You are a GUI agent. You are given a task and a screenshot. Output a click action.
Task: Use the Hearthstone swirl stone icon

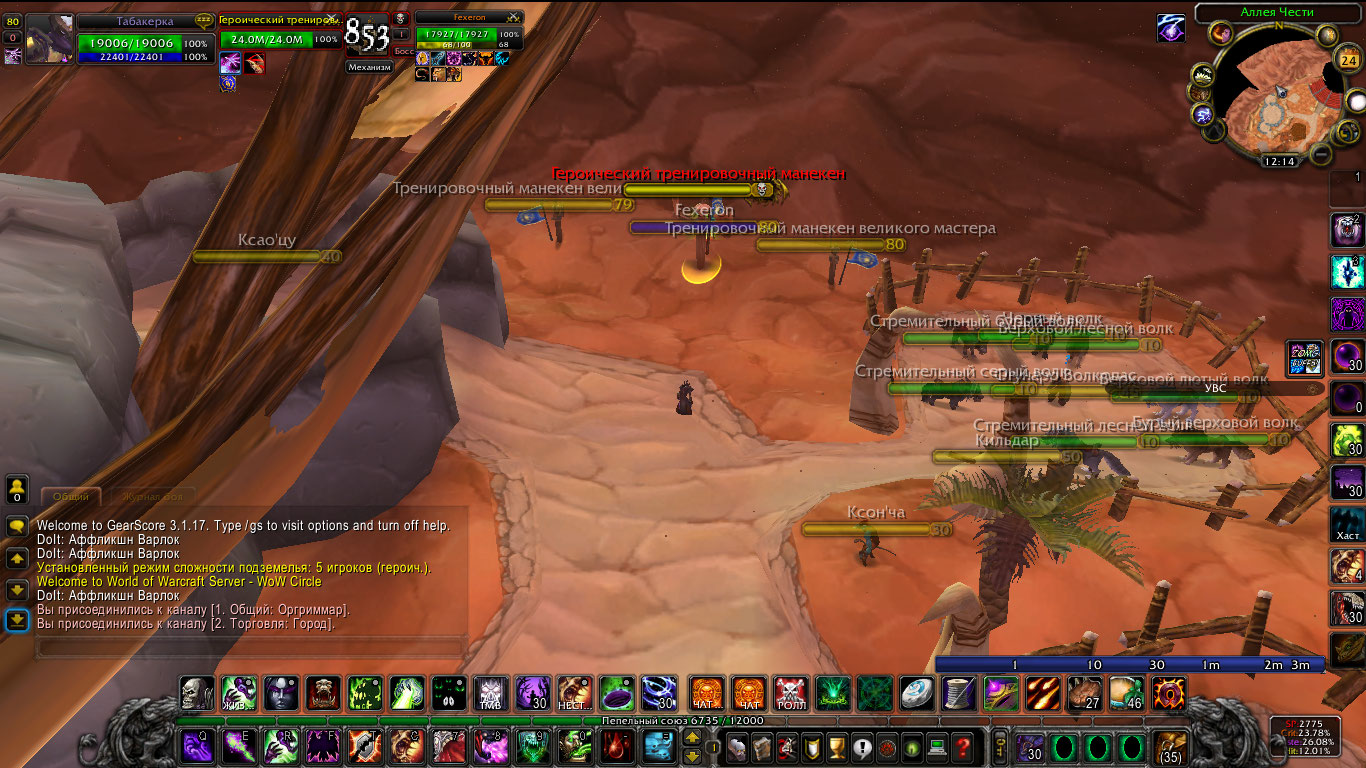coord(917,692)
